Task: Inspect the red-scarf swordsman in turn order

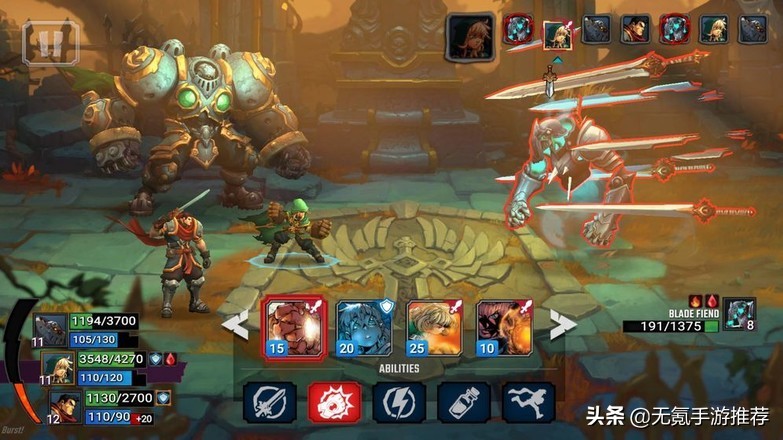Action: coord(635,30)
